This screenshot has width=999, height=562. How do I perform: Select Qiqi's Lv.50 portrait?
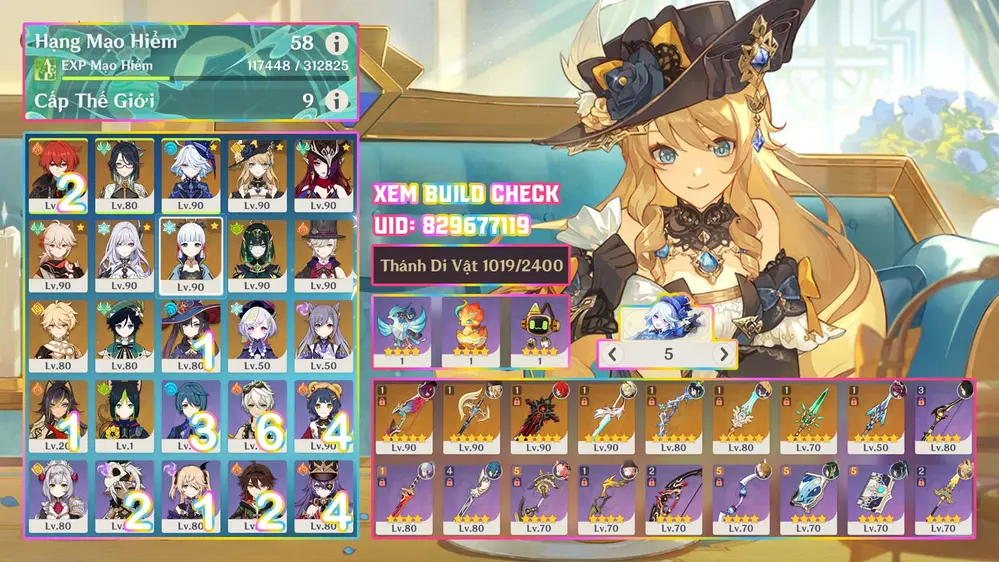pos(257,335)
